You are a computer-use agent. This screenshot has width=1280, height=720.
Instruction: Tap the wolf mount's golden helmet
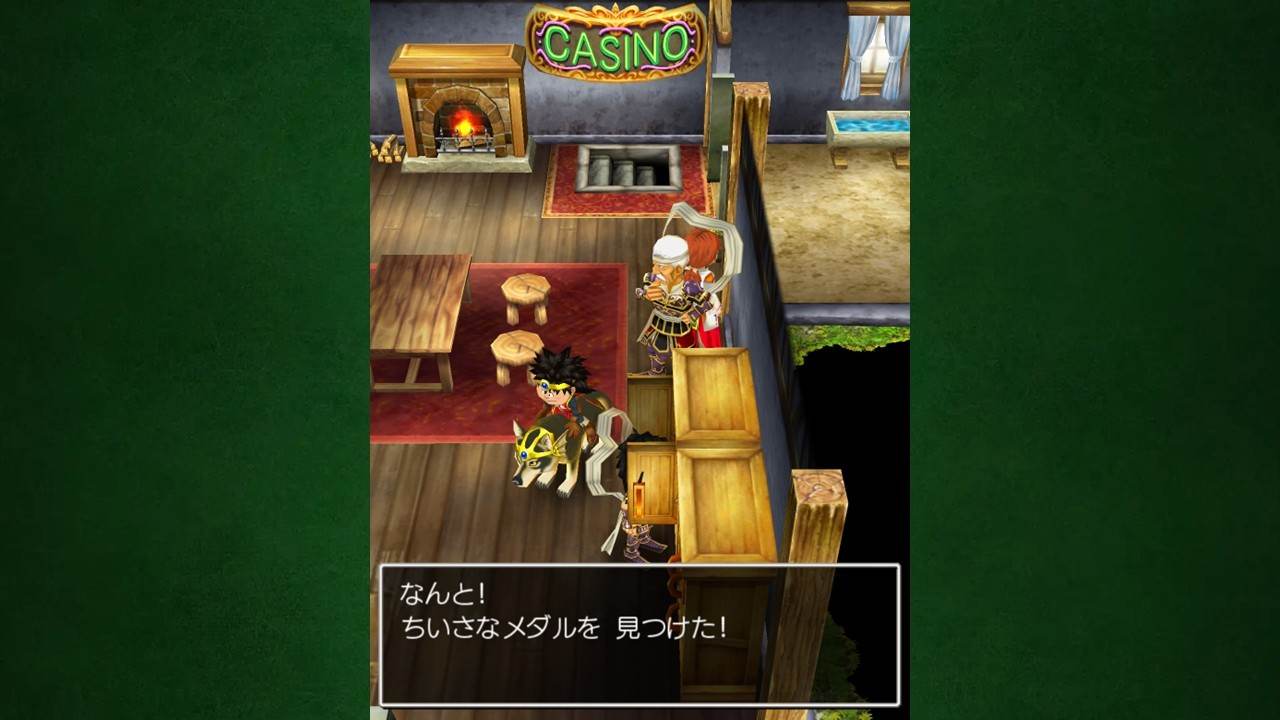(x=535, y=440)
